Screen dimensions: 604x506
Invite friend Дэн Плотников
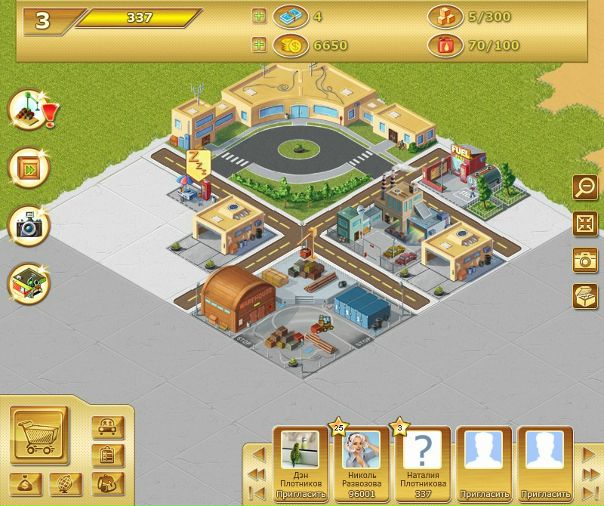[x=300, y=494]
